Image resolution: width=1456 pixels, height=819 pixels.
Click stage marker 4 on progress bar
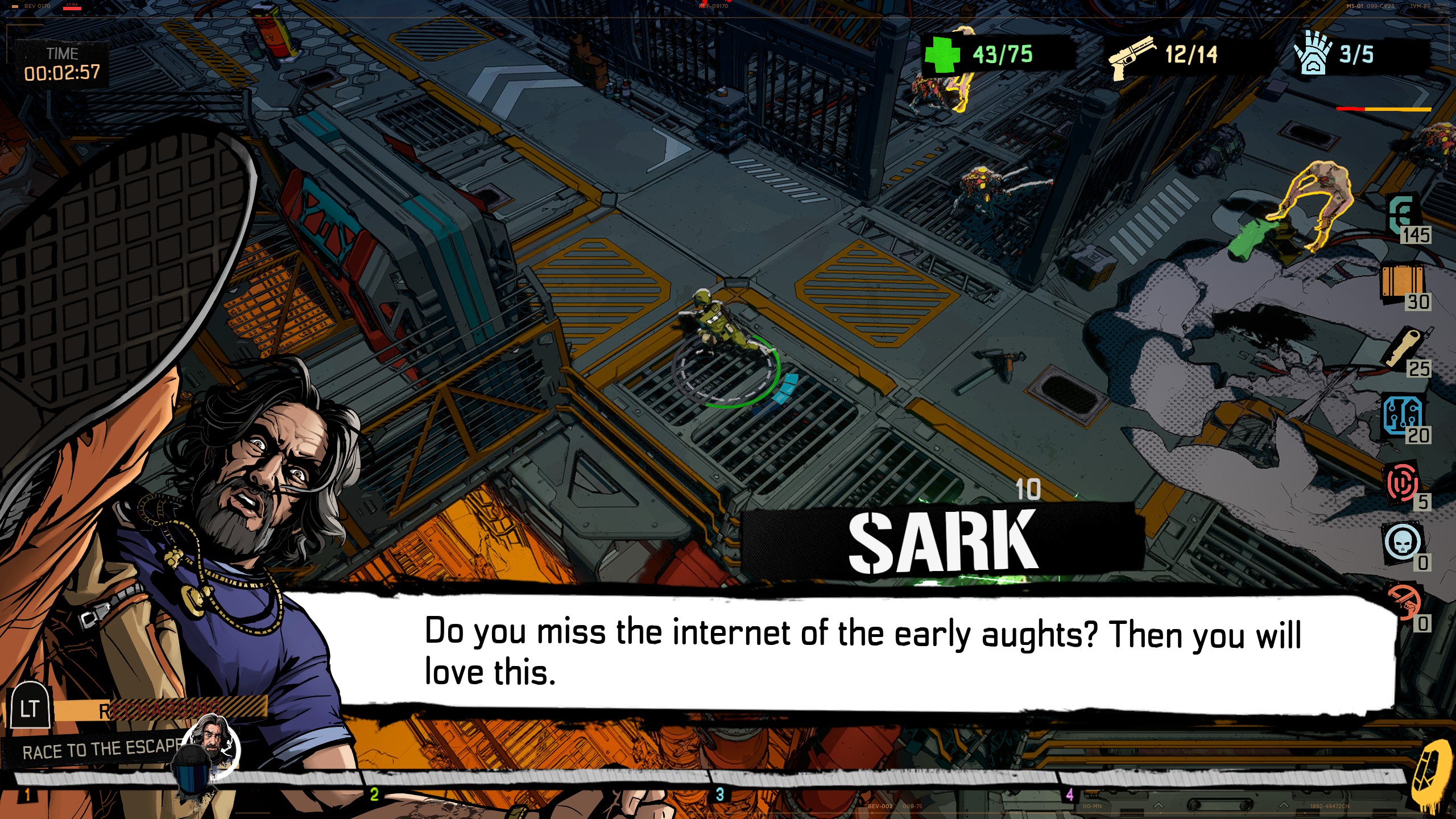point(1069,794)
